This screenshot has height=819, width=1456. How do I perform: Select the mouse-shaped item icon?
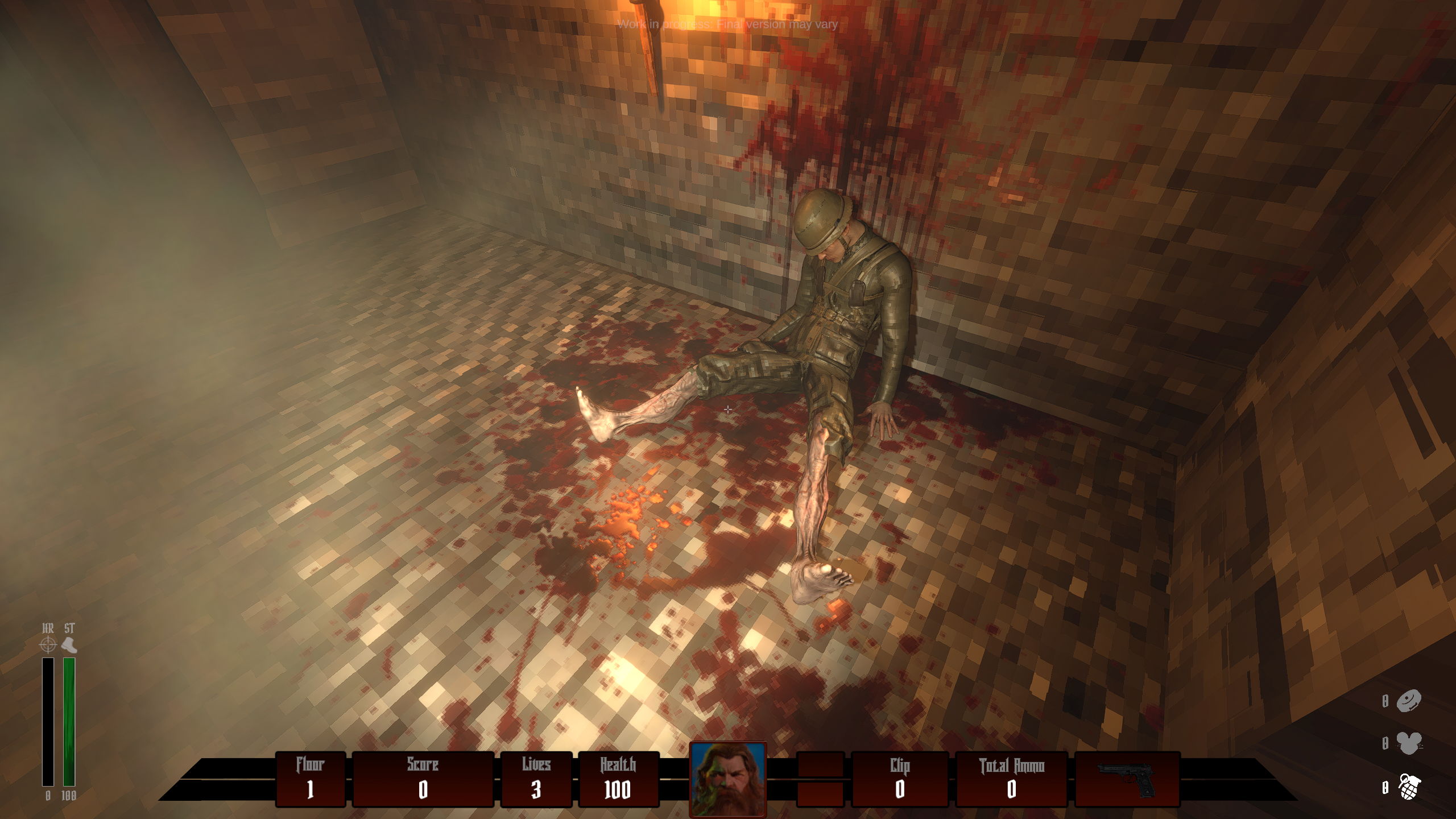point(1409,743)
